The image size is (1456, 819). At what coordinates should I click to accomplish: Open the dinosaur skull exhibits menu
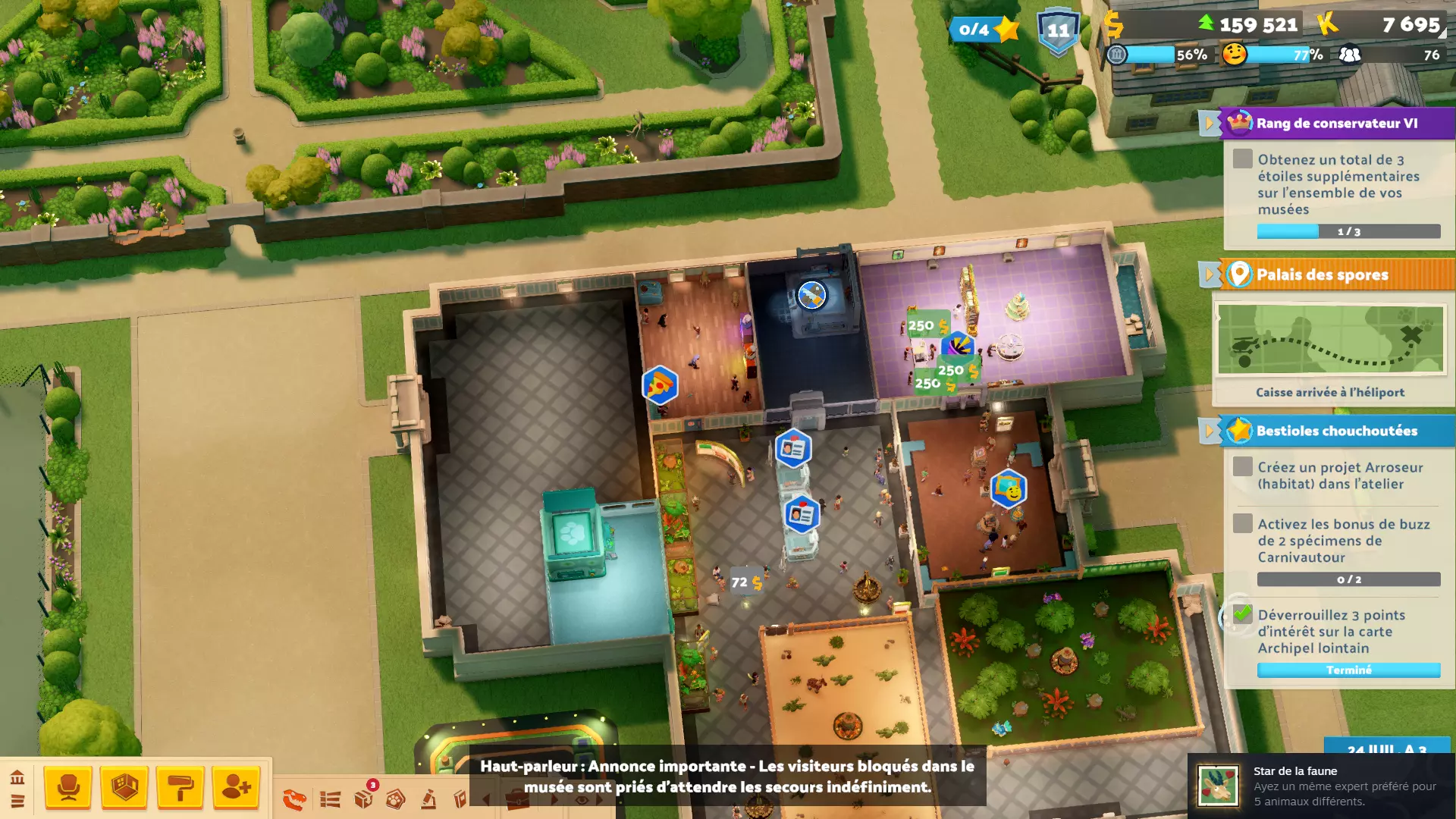tap(294, 799)
